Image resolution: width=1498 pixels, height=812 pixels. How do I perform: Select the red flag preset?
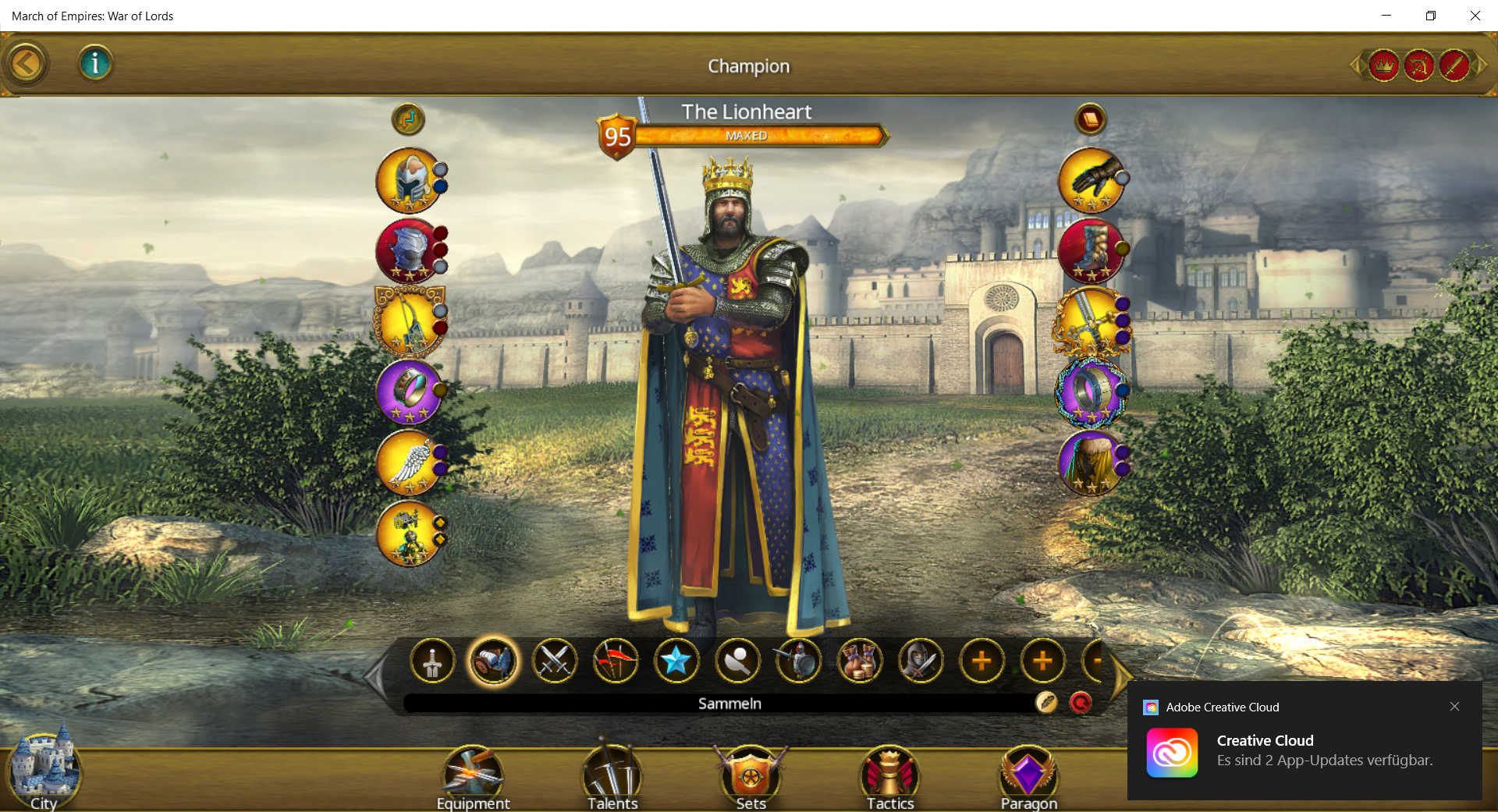615,661
